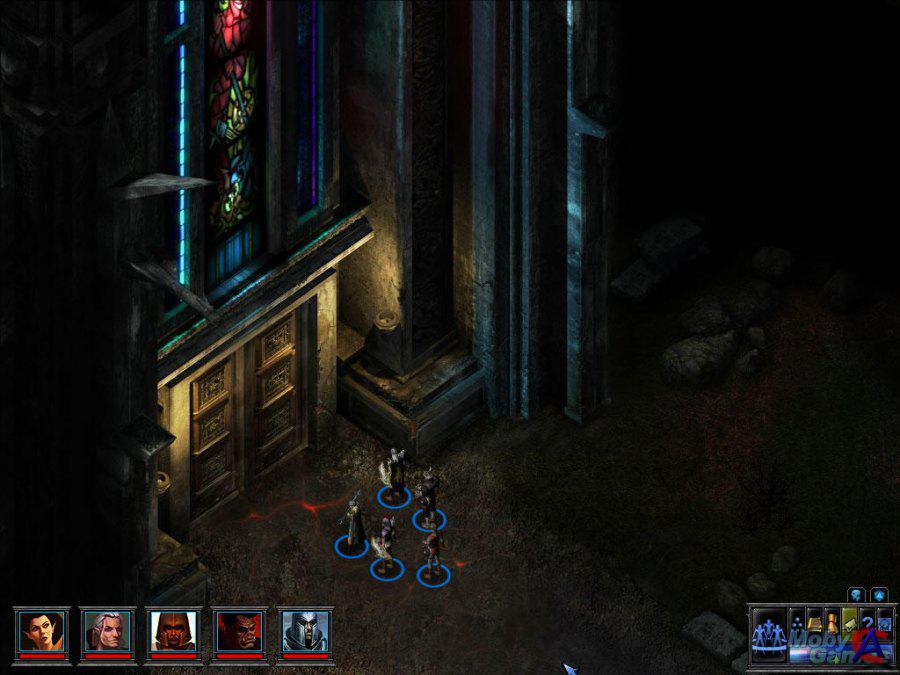Toggle the small blue skull button
The image size is (900, 675).
(x=858, y=594)
